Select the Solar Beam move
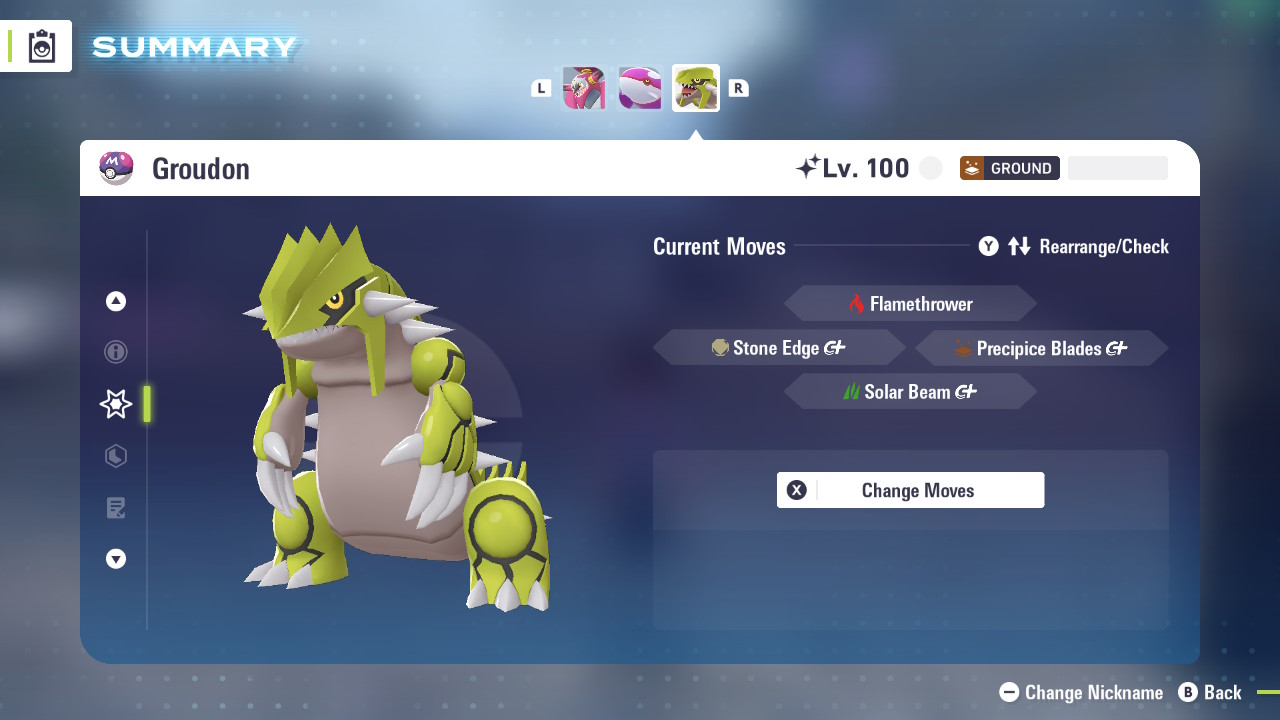1280x720 pixels. [x=910, y=391]
